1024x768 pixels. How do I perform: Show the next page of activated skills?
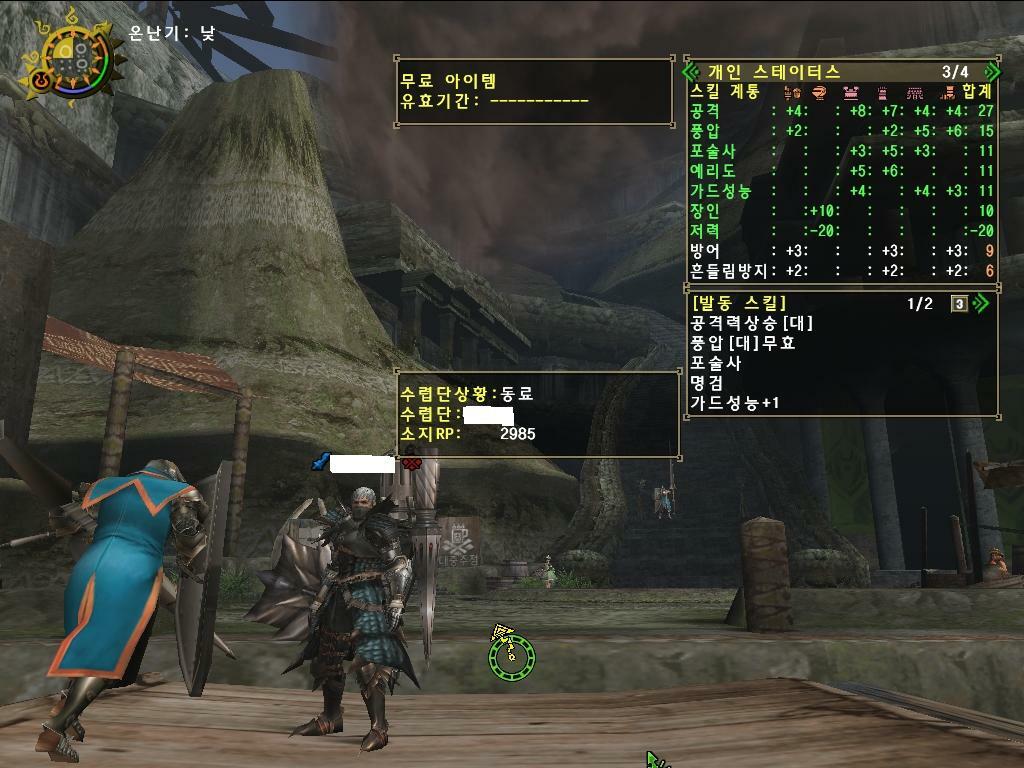pos(980,304)
